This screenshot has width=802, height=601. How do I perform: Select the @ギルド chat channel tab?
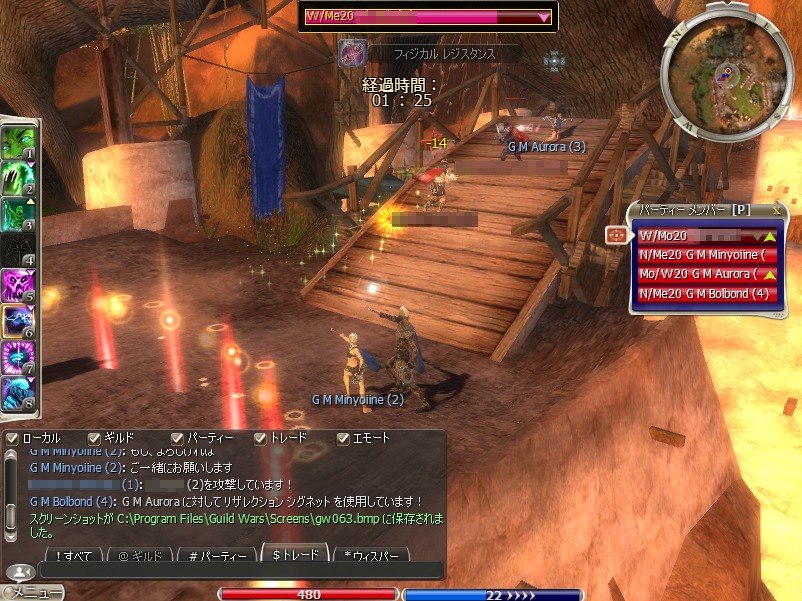[138, 555]
